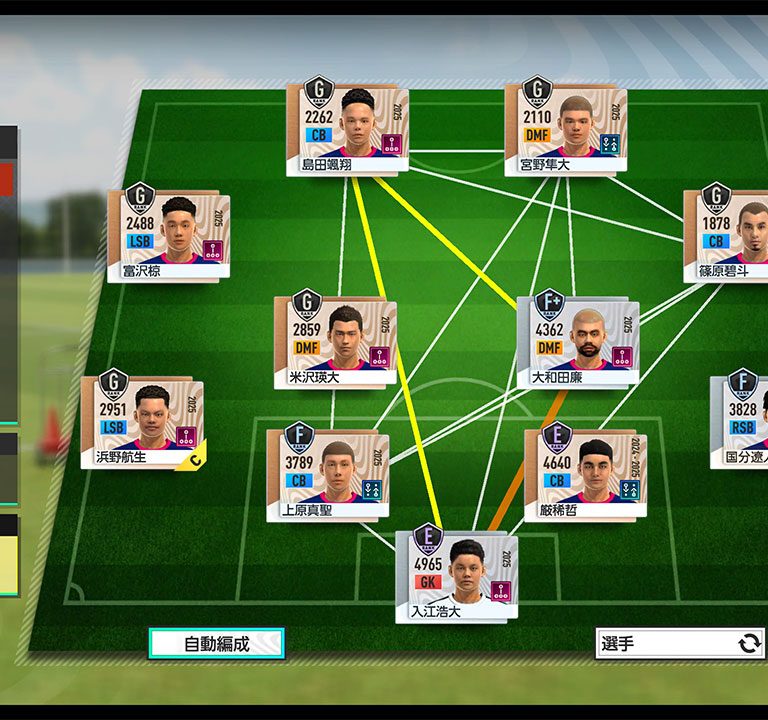
Task: Choose CB 島田颯翔 player card
Action: click(346, 130)
